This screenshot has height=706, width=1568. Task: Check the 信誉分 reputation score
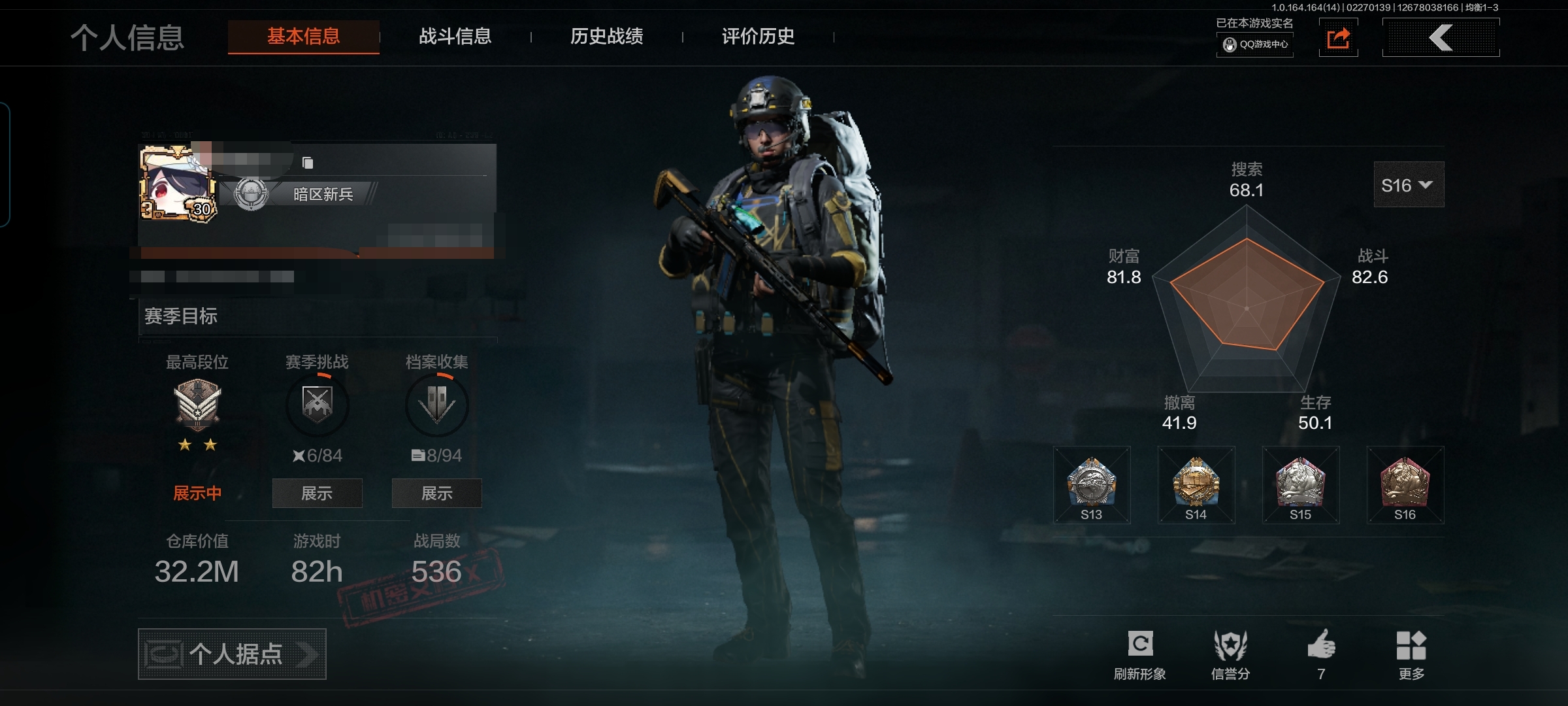tap(1230, 654)
